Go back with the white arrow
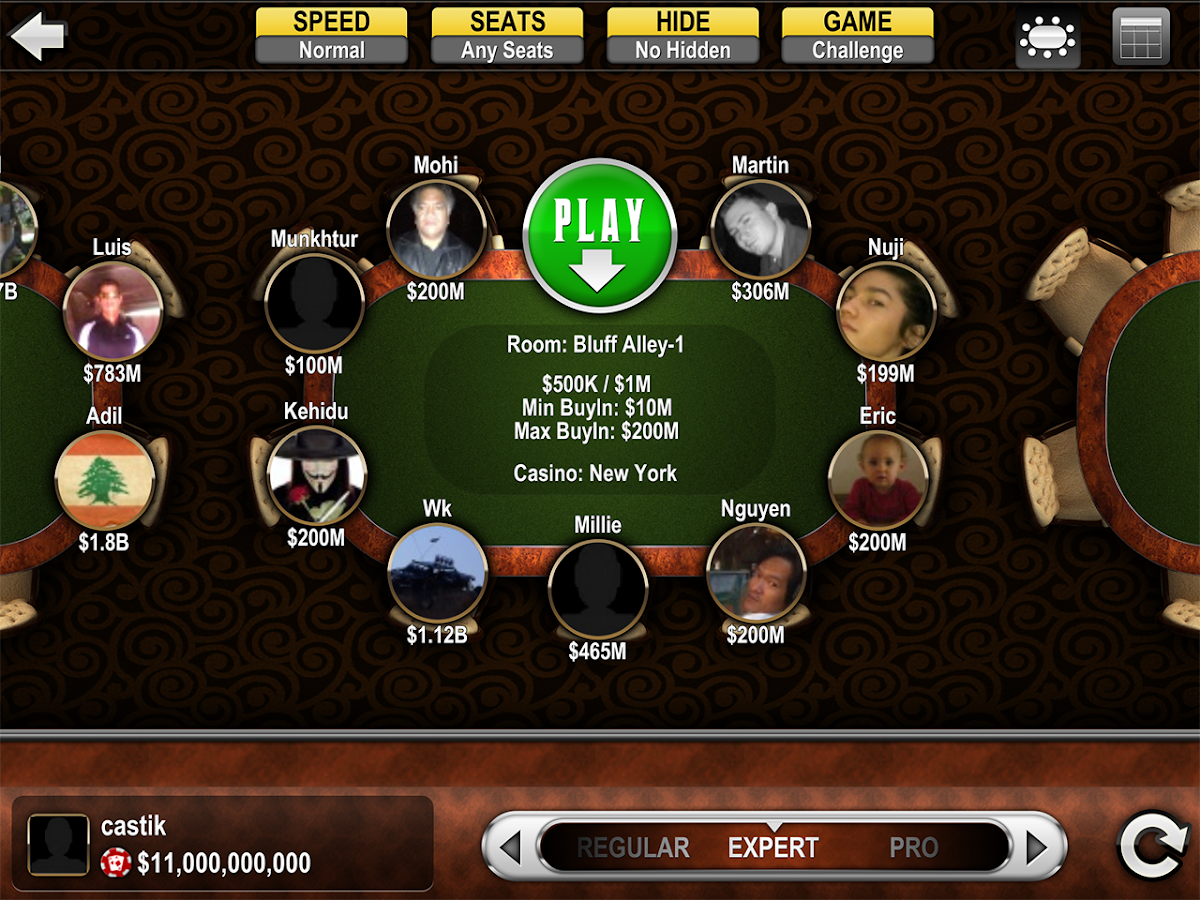1200x900 pixels. (37, 36)
